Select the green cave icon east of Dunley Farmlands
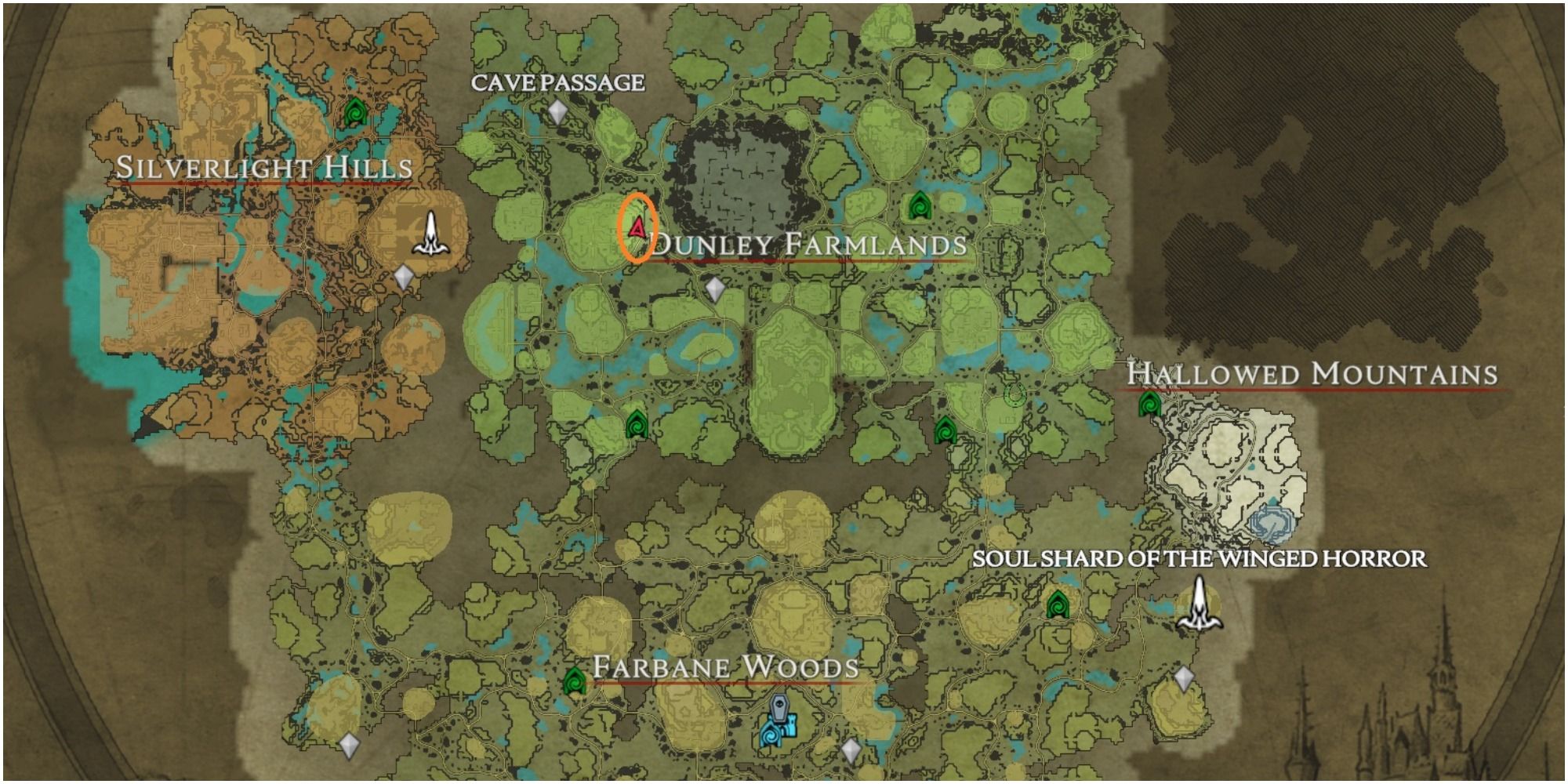Screen dimensions: 1568x784 tap(919, 205)
